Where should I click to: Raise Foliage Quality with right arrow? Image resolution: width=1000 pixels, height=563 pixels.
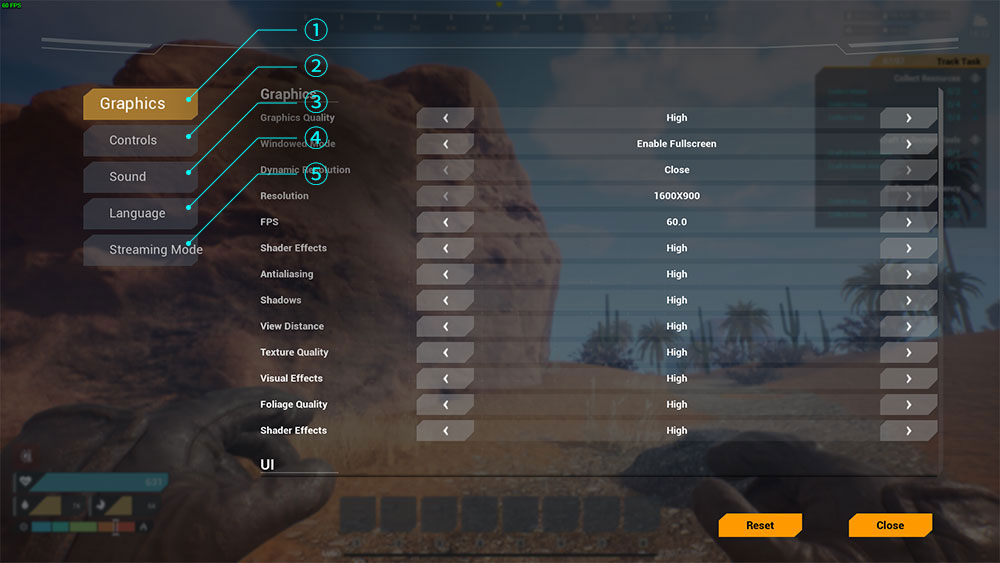click(908, 404)
